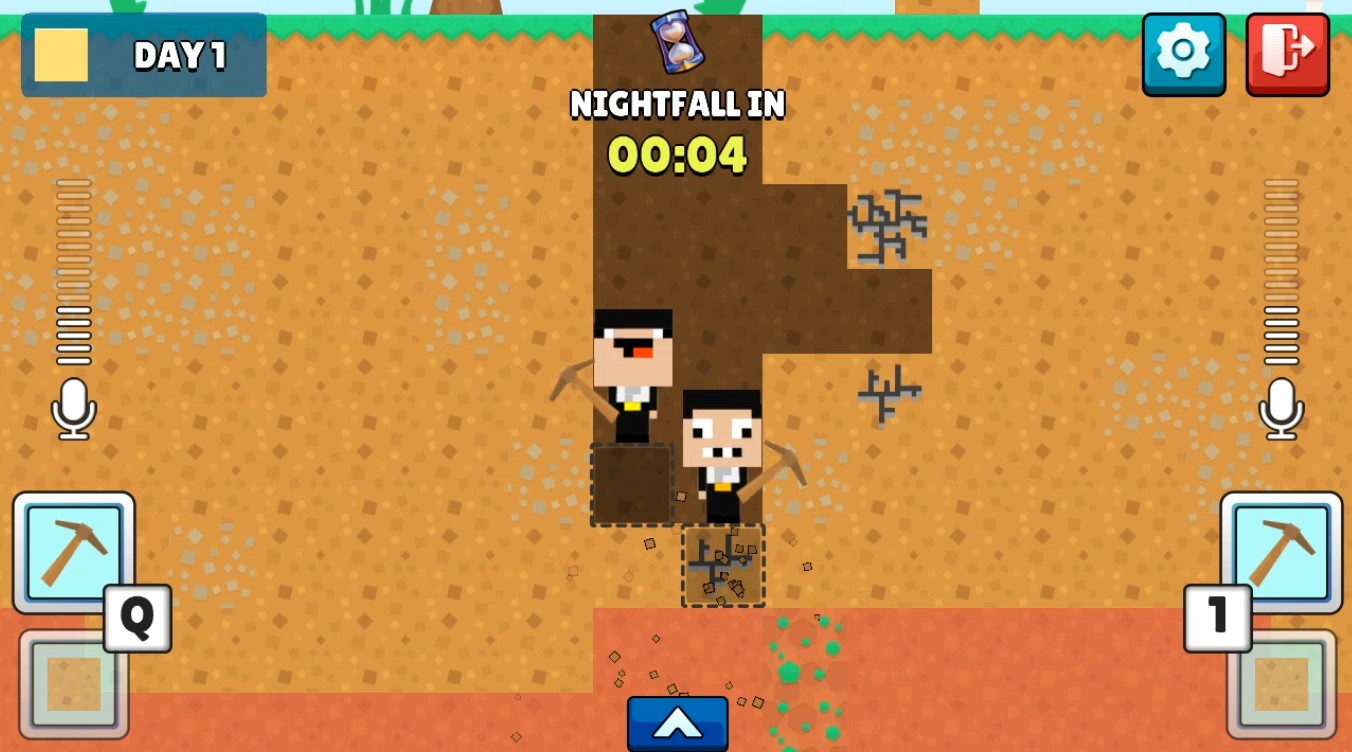Select the dirt block item below left pickaxe
1352x752 pixels.
pos(72,685)
